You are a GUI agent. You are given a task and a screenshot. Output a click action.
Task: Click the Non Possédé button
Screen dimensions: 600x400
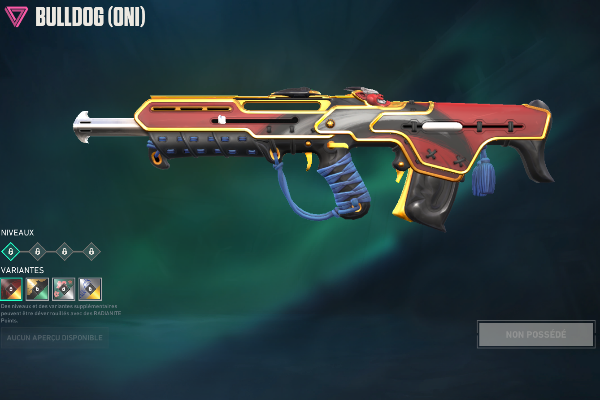click(x=536, y=334)
